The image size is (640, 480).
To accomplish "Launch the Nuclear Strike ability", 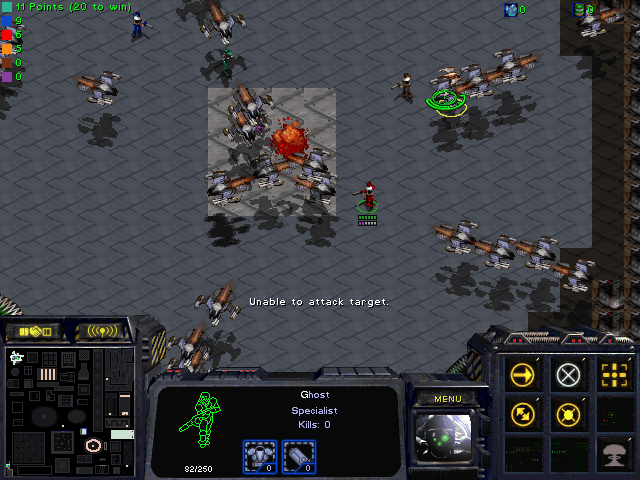I will 613,451.
